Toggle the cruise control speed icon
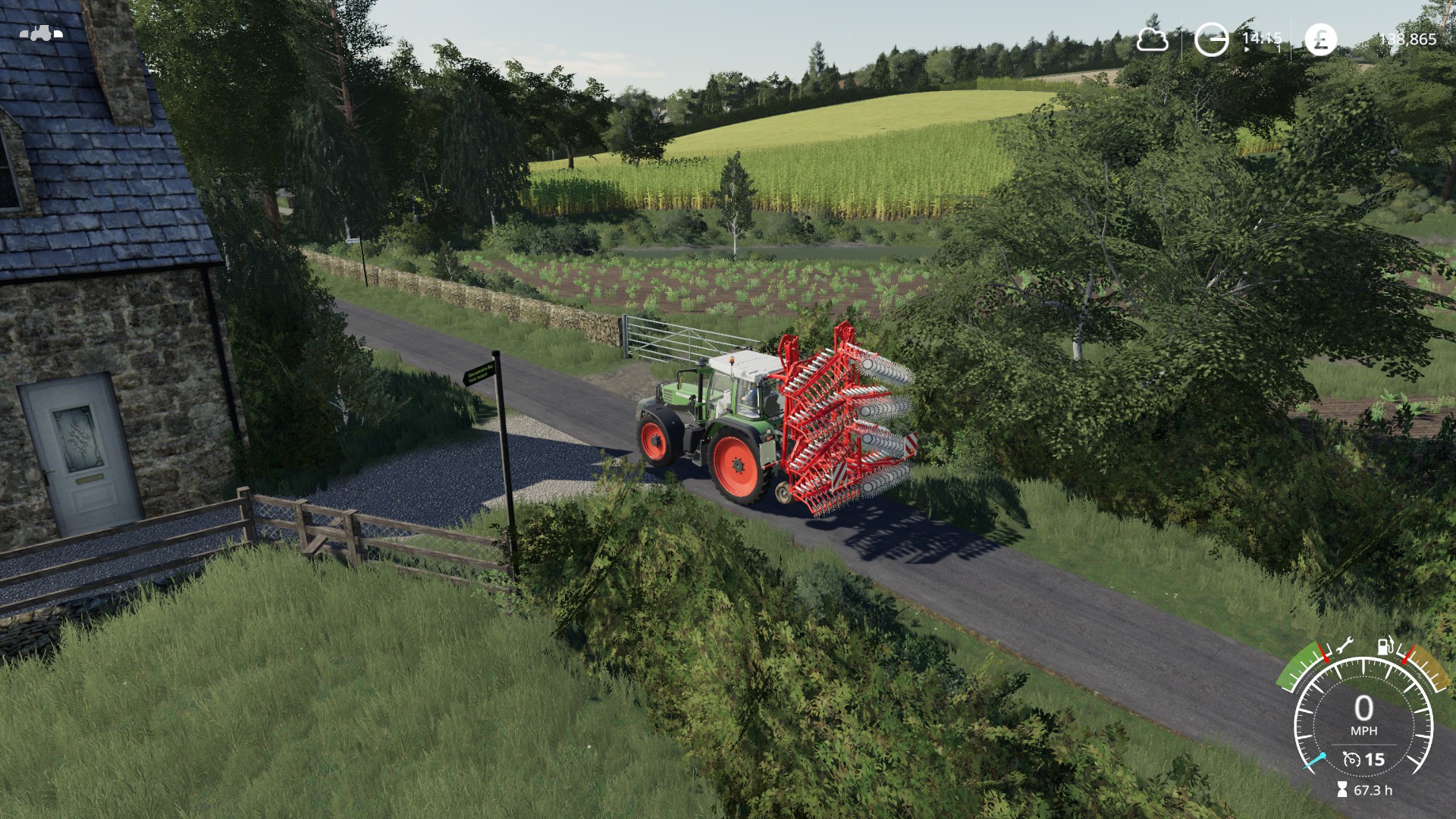1456x819 pixels. 1351,759
